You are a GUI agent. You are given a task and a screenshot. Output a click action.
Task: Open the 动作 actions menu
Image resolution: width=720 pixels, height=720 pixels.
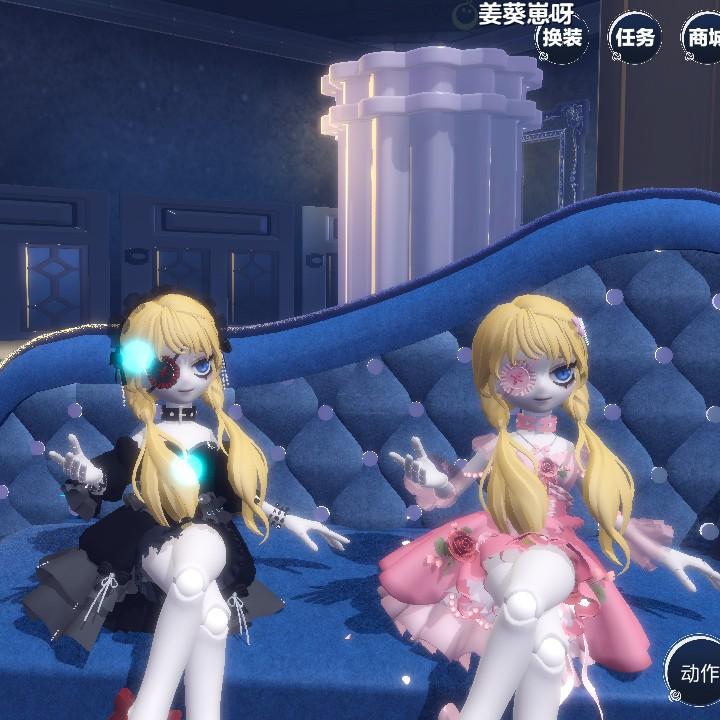pyautogui.click(x=696, y=673)
